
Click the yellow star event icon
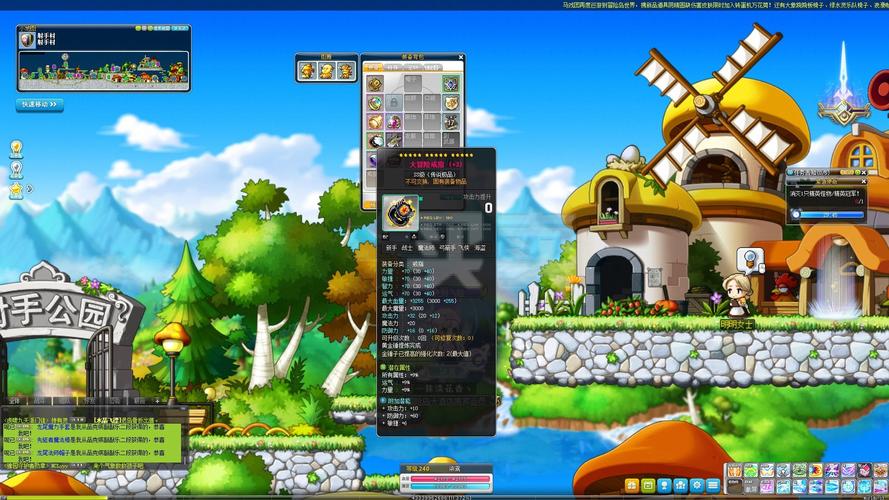16,189
